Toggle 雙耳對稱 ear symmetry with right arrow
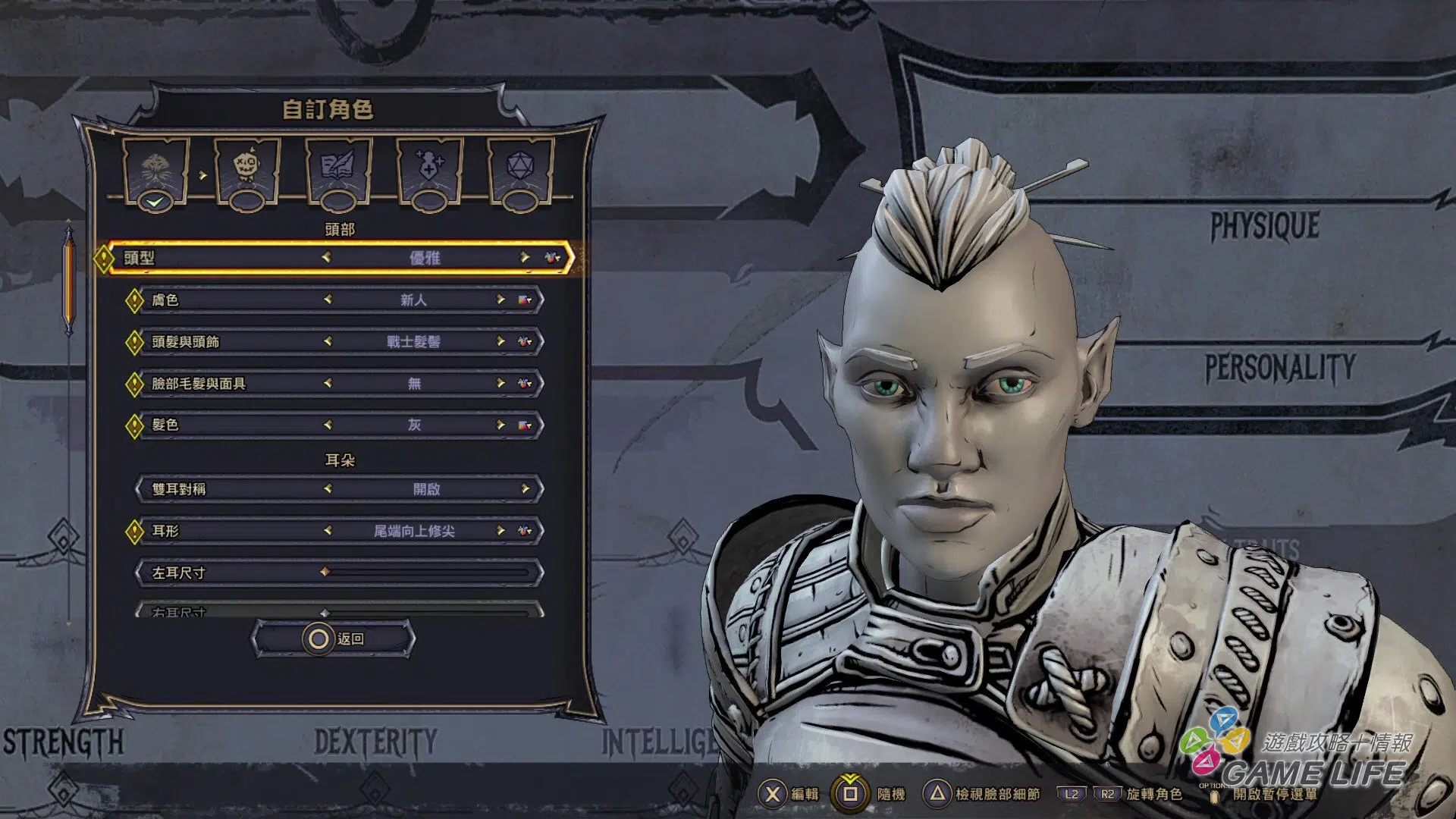Viewport: 1456px width, 819px height. coord(525,489)
